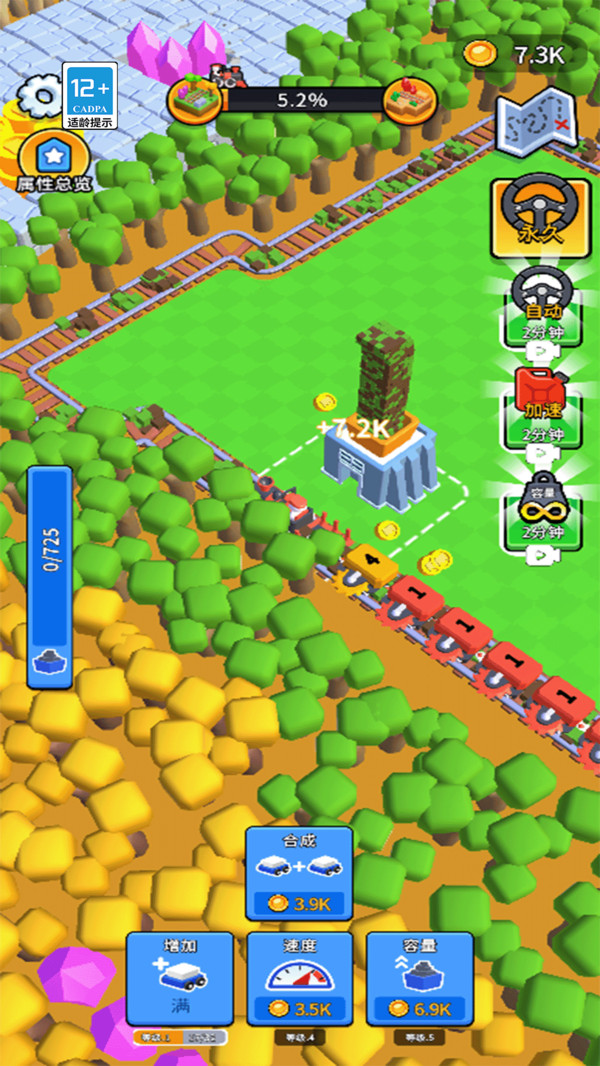Click the 增加 add wagon button

coord(180,978)
